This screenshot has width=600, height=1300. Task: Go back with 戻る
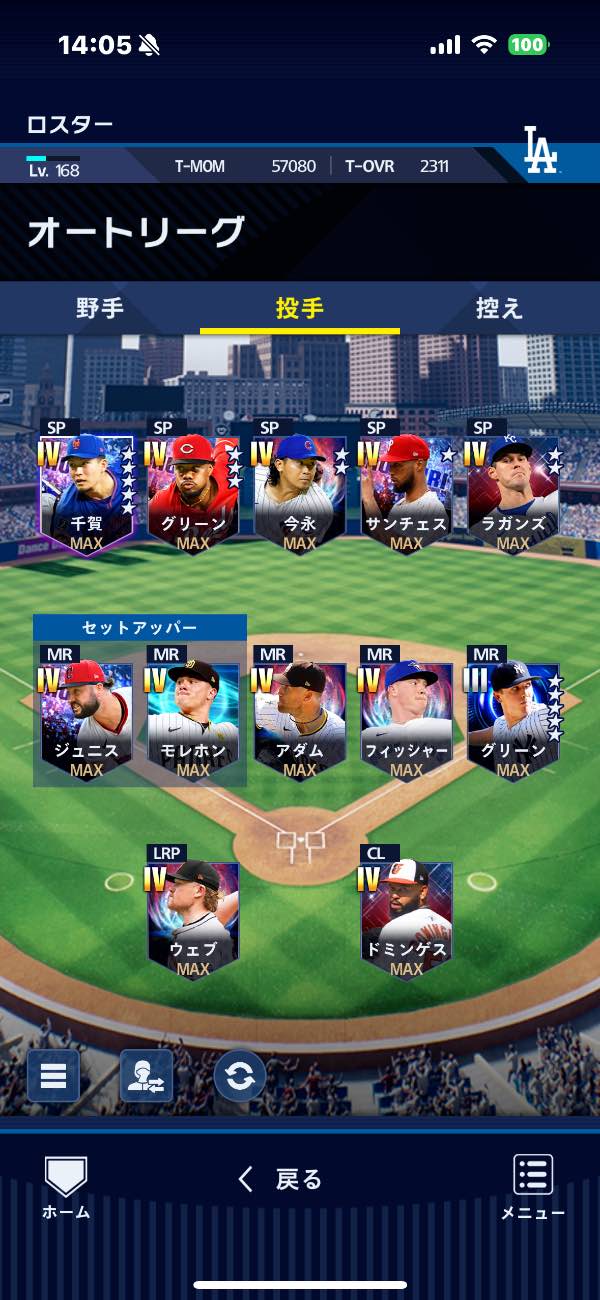[x=281, y=1180]
